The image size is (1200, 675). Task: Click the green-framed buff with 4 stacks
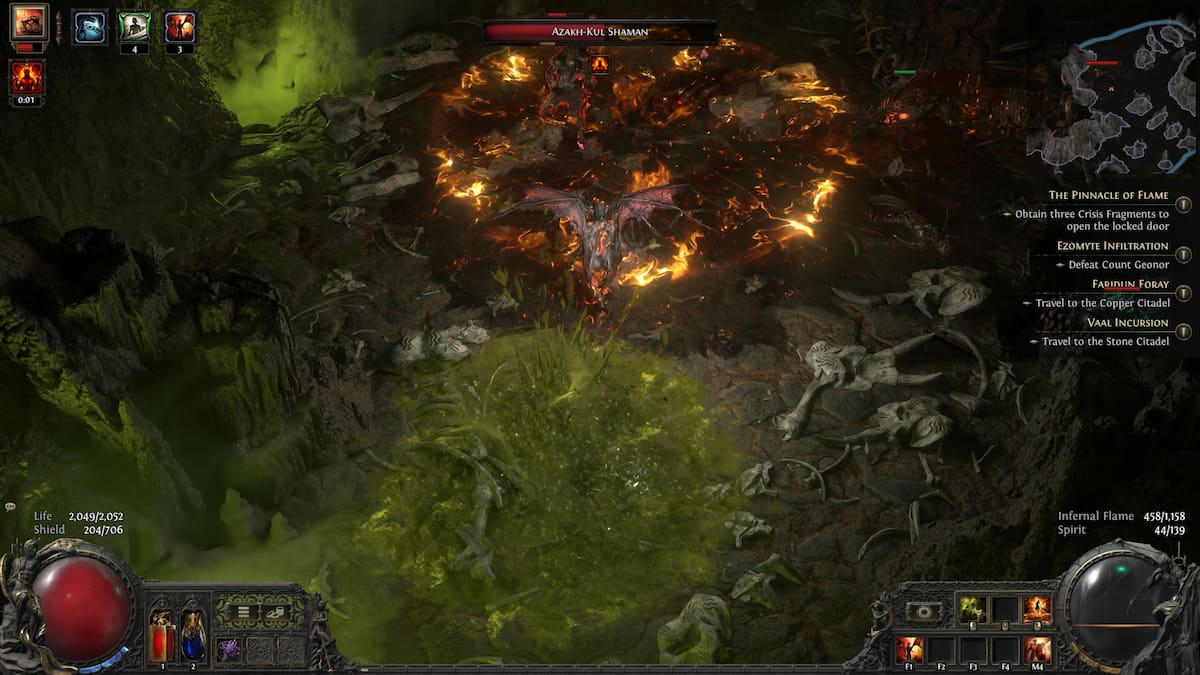pos(134,27)
